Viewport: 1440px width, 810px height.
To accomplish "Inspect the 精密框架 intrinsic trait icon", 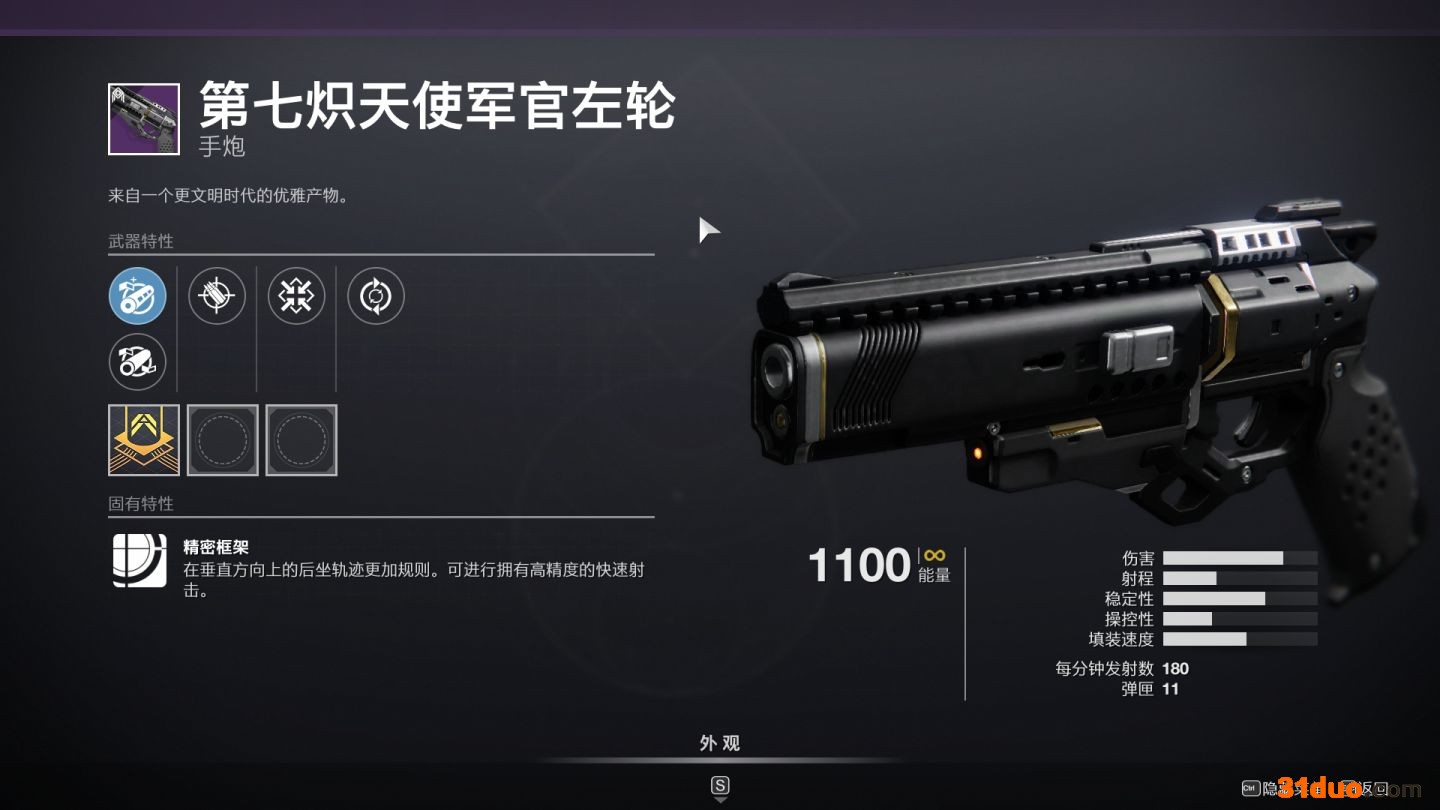I will coord(140,560).
